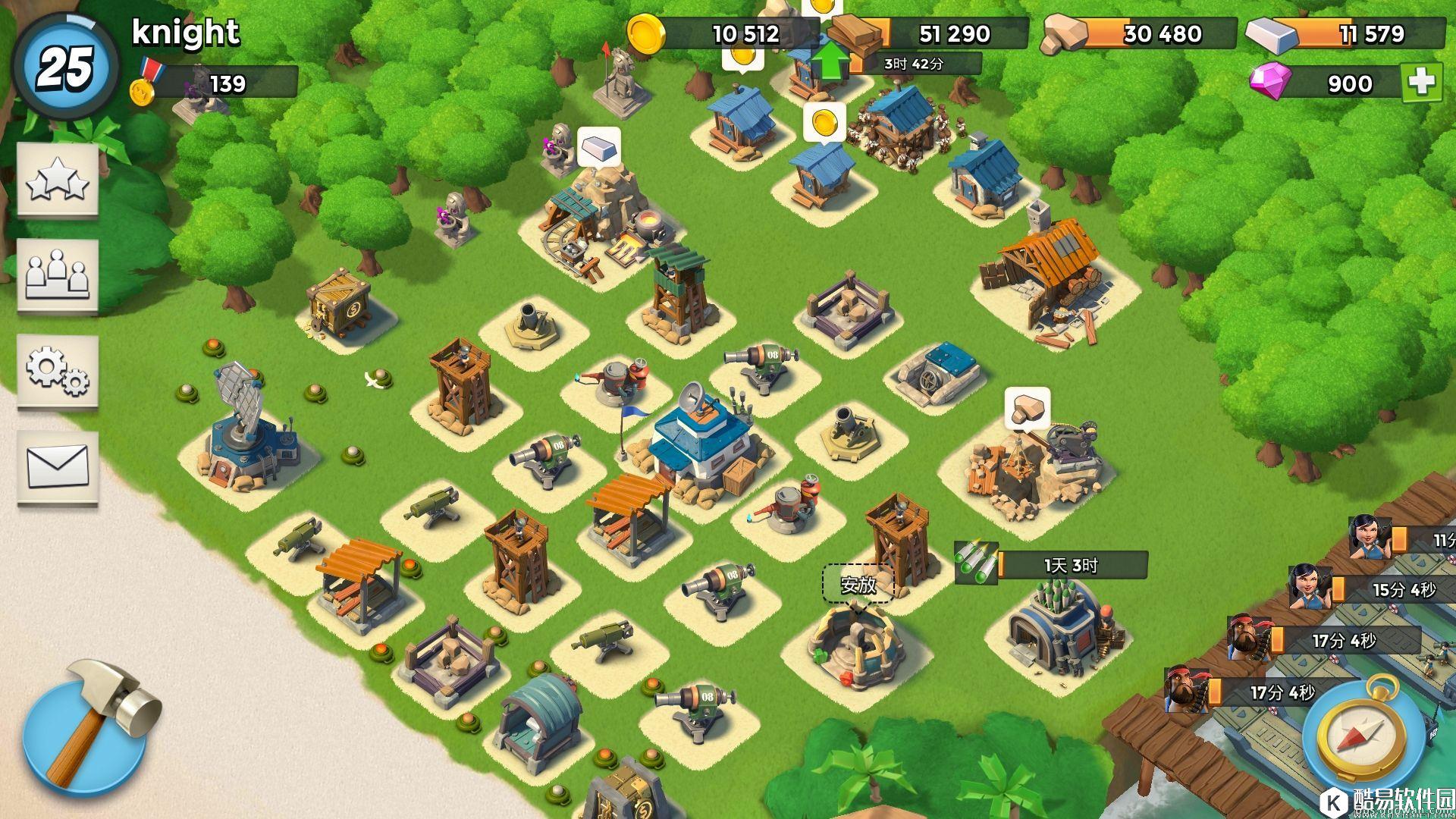Screen dimensions: 1456x819
Task: Tap the level 25 experience badge
Action: (x=65, y=67)
